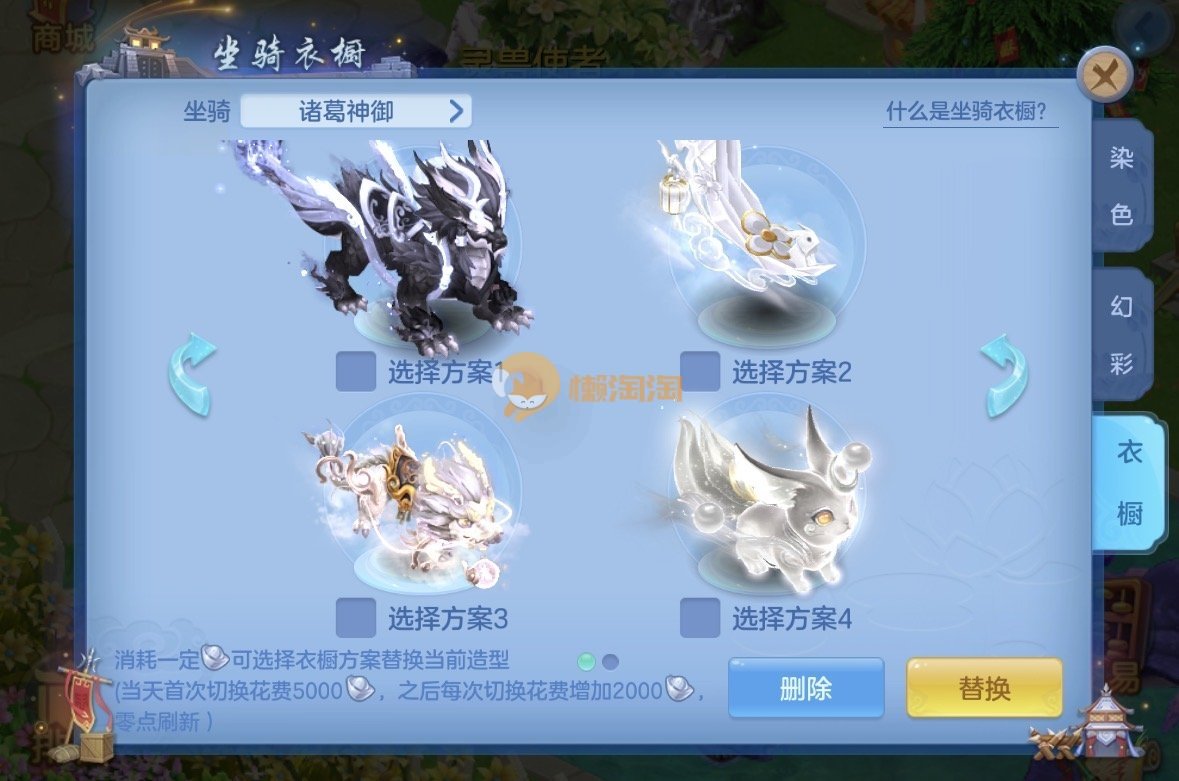
Task: Open the 什么是坐骑衣橱 help link
Action: [971, 111]
